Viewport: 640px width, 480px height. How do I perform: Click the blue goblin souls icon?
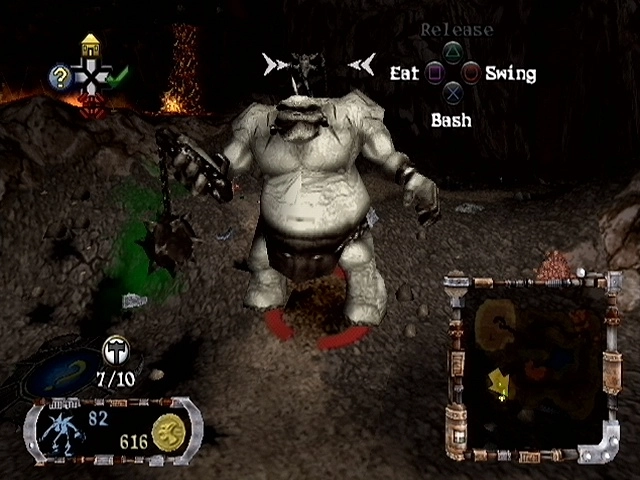click(x=64, y=430)
